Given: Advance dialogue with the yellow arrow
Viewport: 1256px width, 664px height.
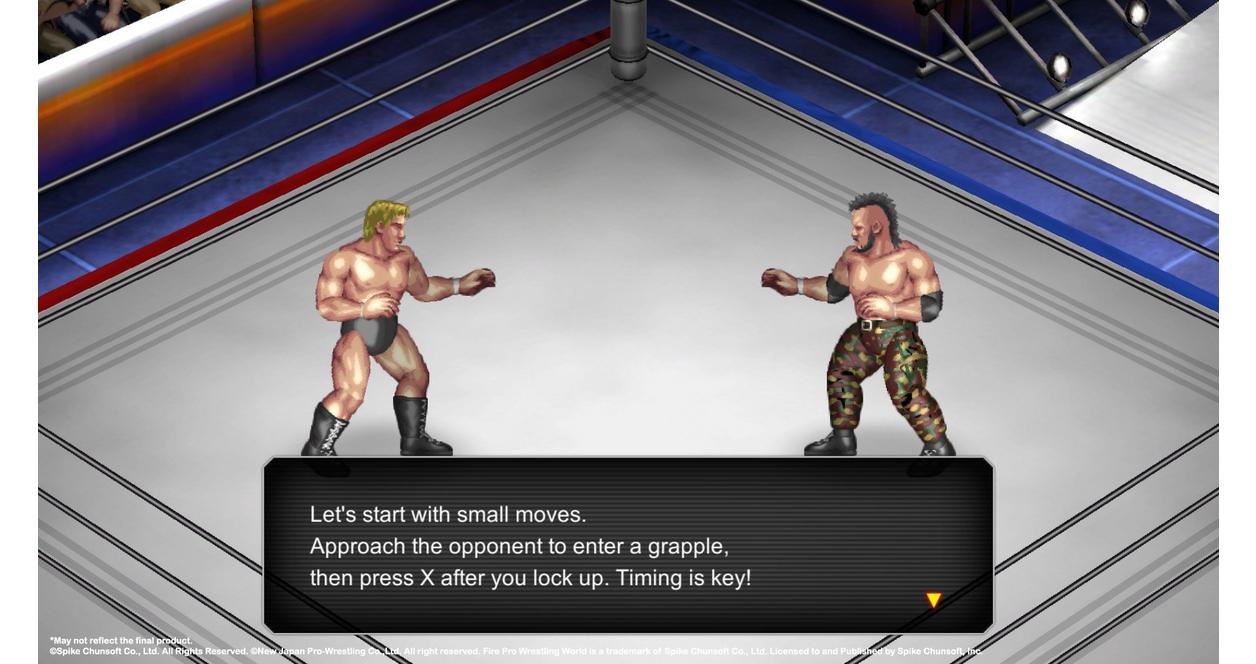Looking at the screenshot, I should (933, 600).
